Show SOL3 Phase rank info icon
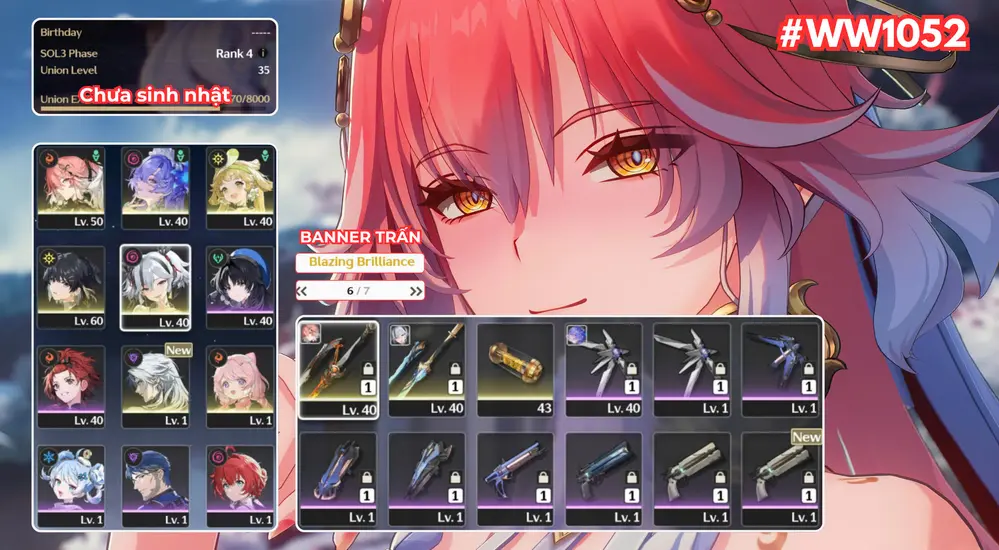 point(263,53)
